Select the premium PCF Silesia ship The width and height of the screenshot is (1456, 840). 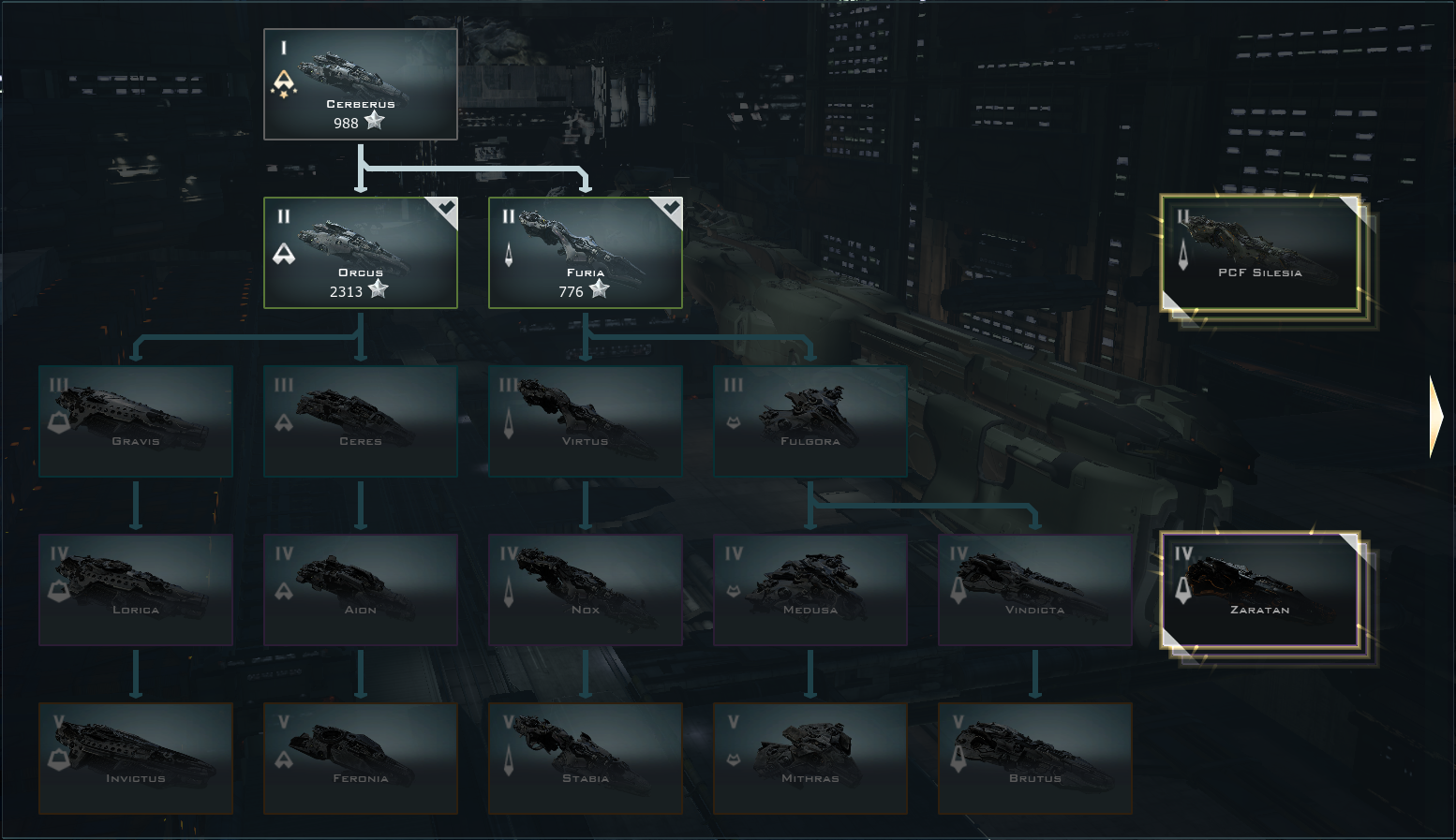pyautogui.click(x=1260, y=253)
